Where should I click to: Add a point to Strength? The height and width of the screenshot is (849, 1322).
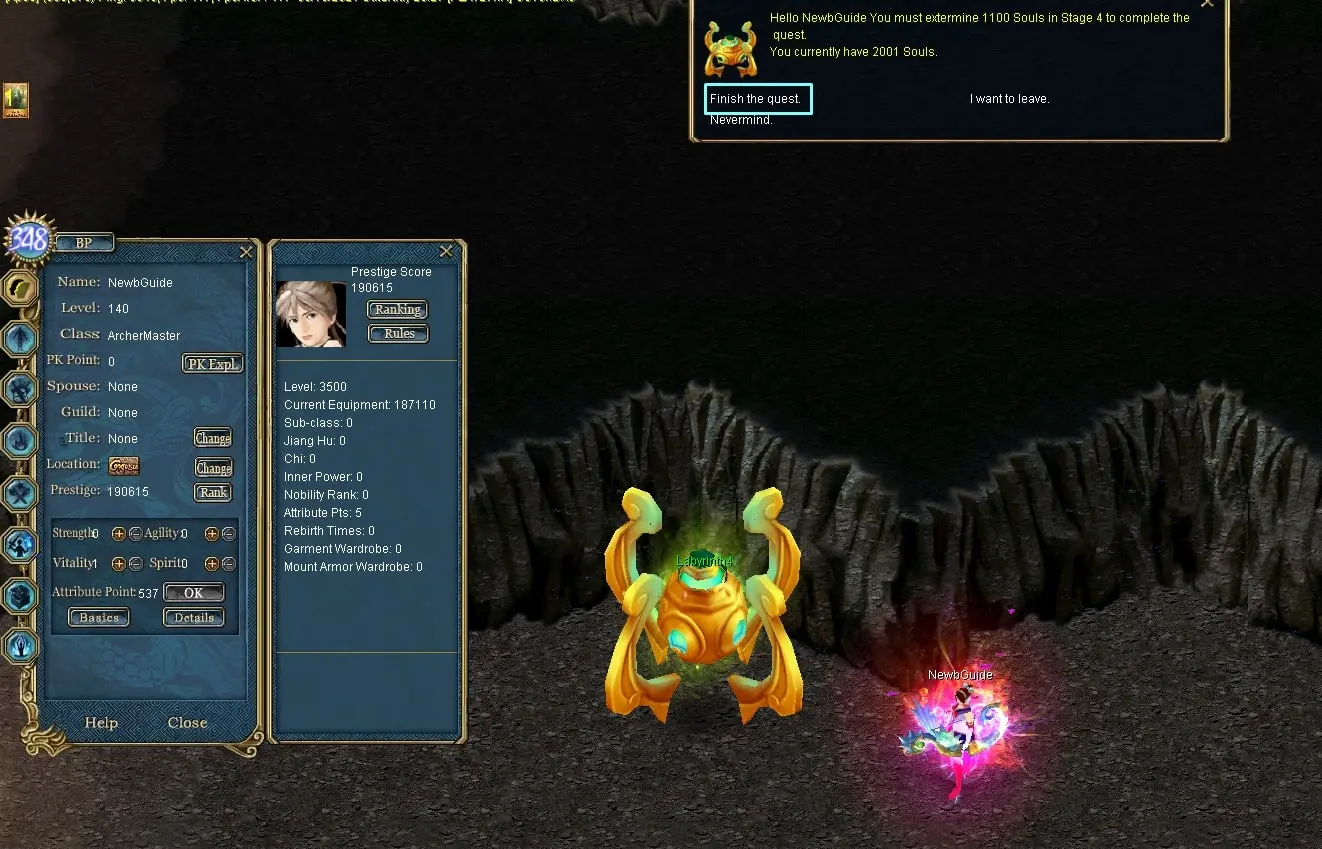[118, 534]
